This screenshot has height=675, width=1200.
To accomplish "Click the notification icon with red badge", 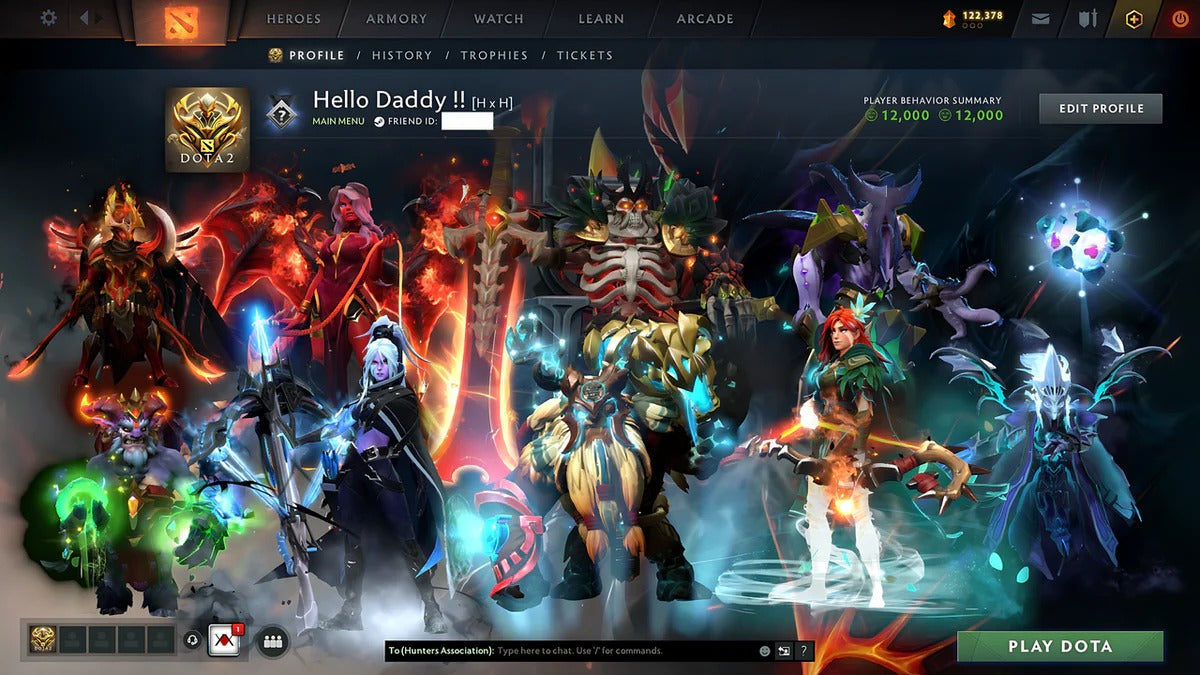I will tap(224, 640).
